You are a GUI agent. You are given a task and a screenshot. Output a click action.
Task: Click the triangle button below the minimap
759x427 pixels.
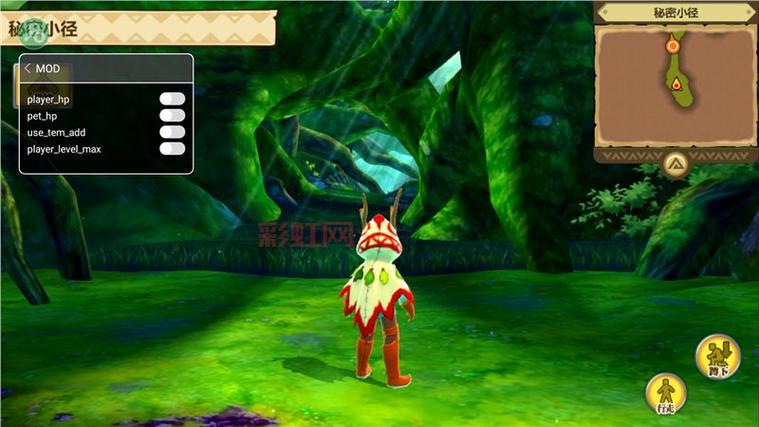675,163
